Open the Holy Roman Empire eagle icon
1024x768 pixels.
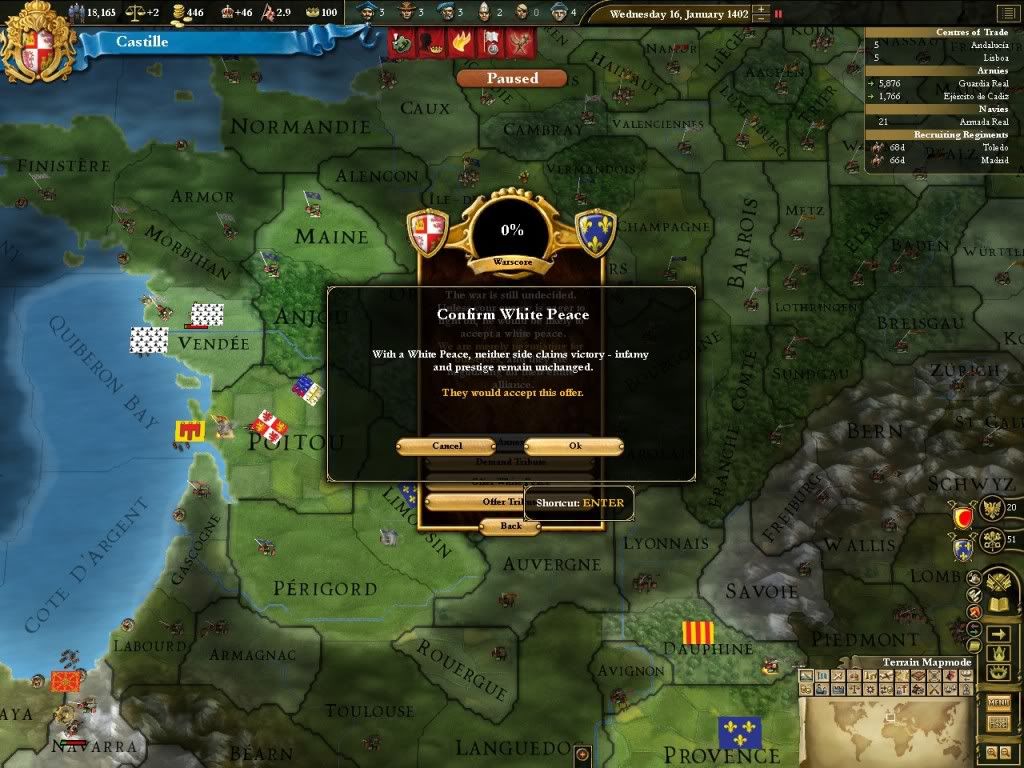coord(994,509)
